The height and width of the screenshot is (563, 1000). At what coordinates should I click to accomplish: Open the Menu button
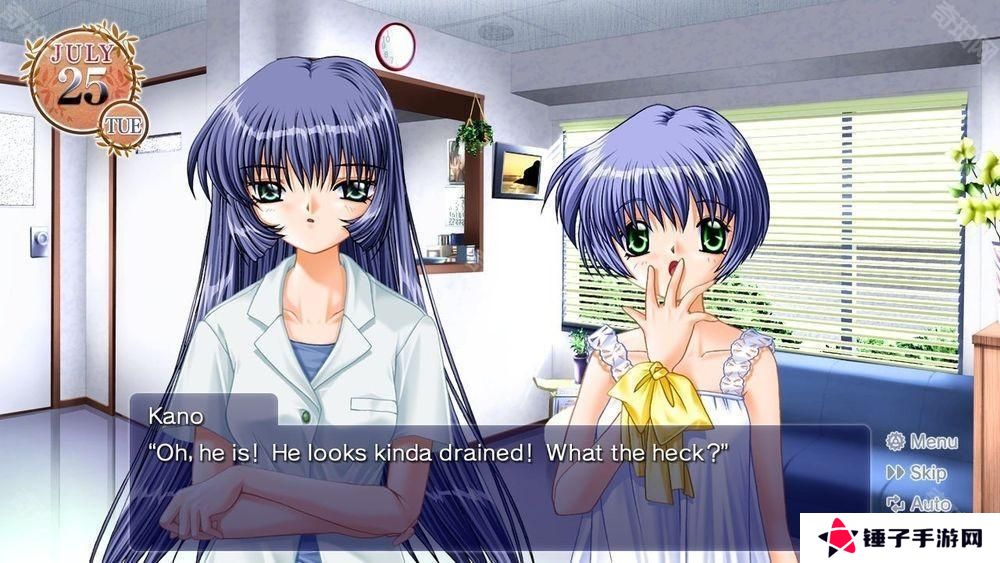tap(921, 441)
